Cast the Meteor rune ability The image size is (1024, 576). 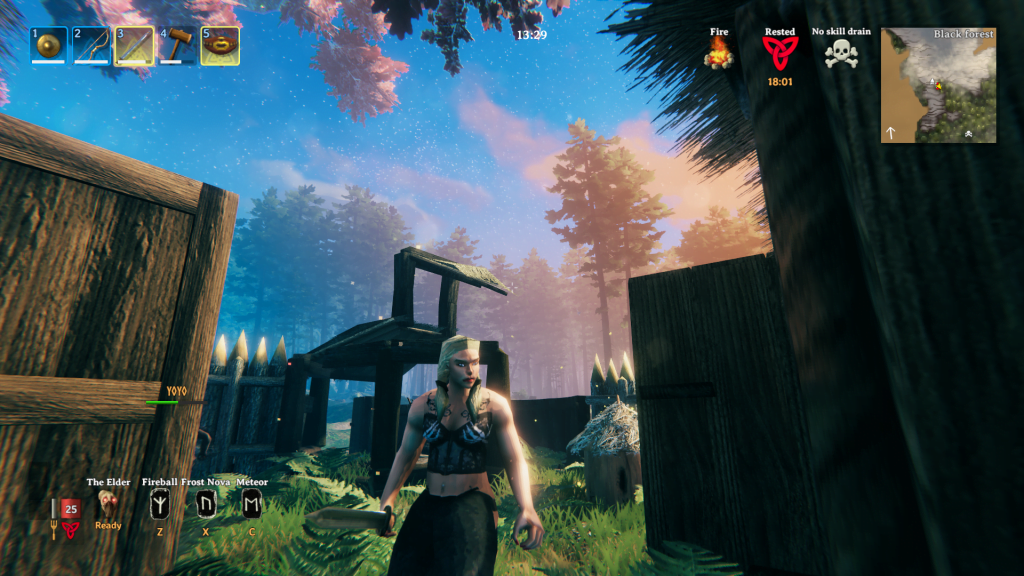coord(252,505)
